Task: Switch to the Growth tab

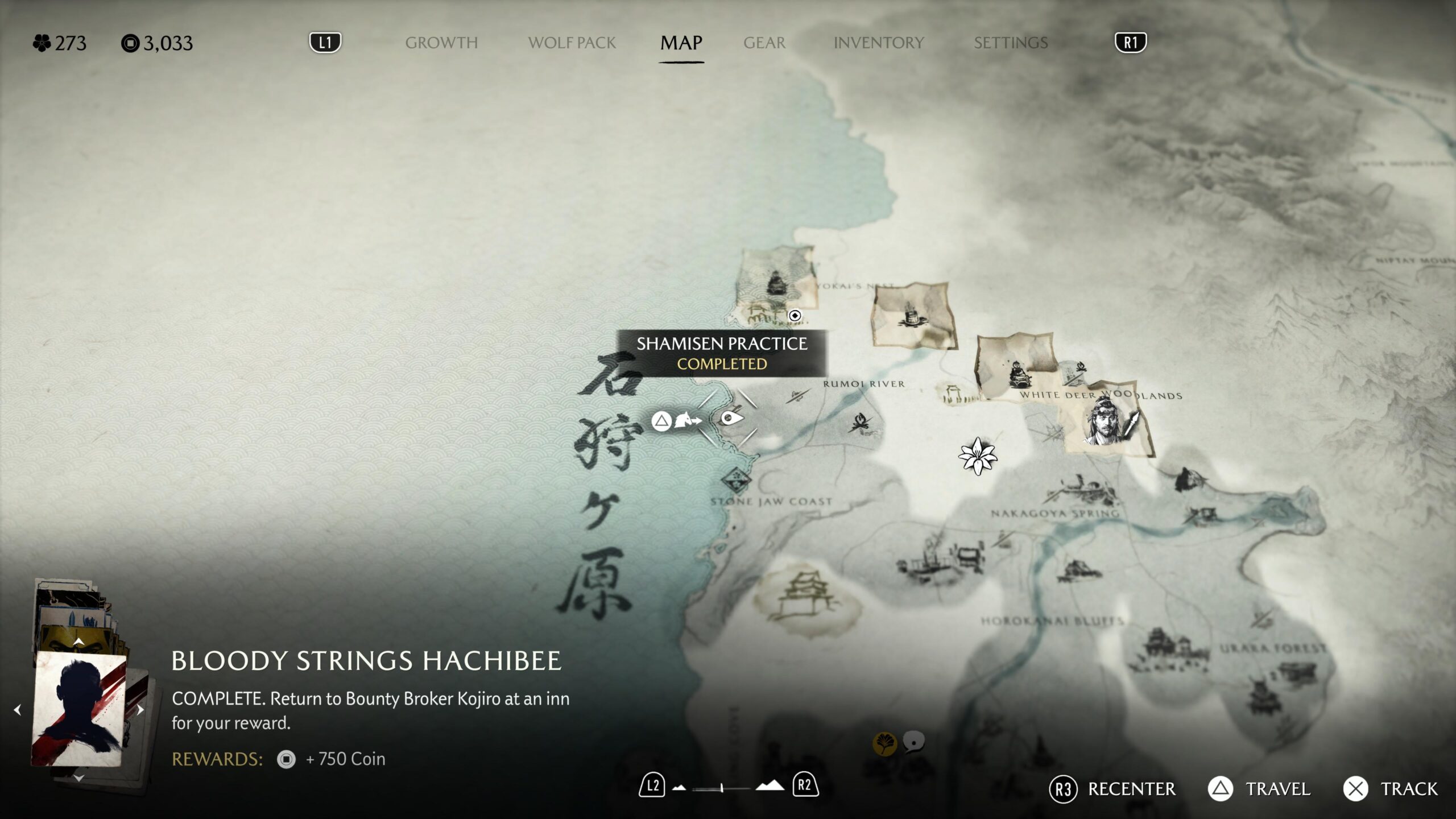Action: [x=441, y=43]
